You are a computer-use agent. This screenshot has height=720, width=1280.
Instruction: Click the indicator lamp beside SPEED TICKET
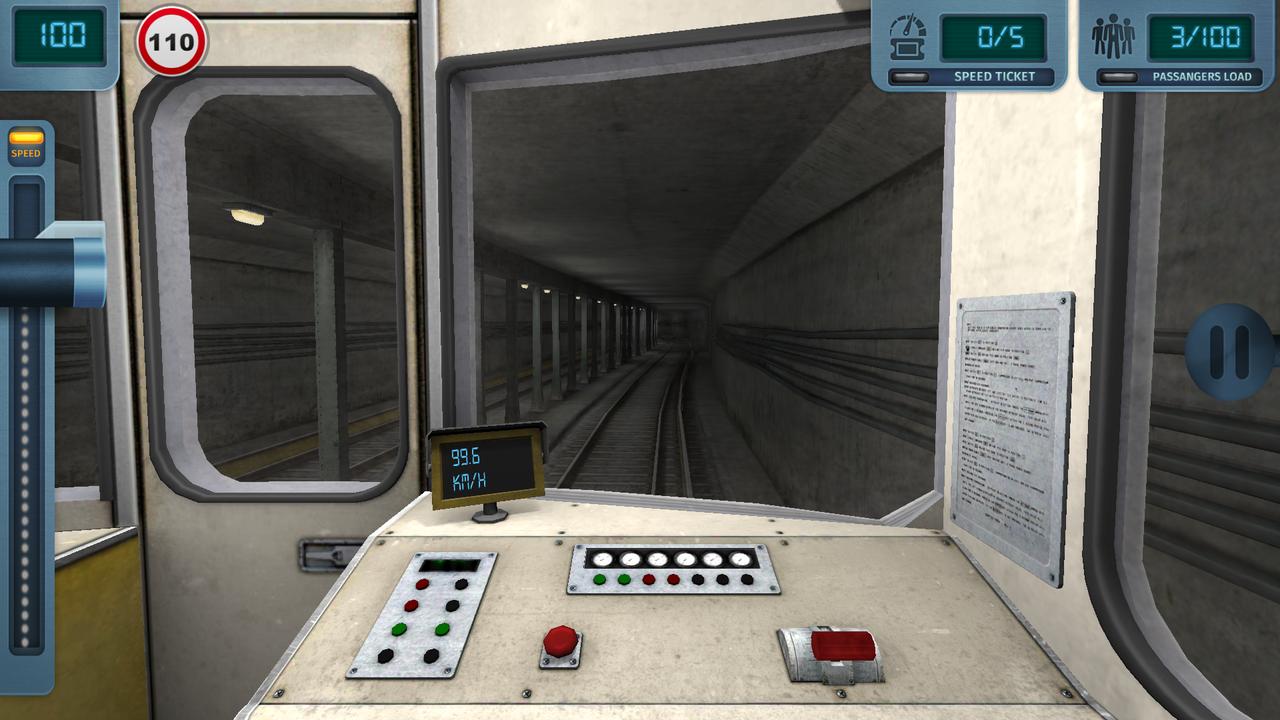click(x=910, y=76)
